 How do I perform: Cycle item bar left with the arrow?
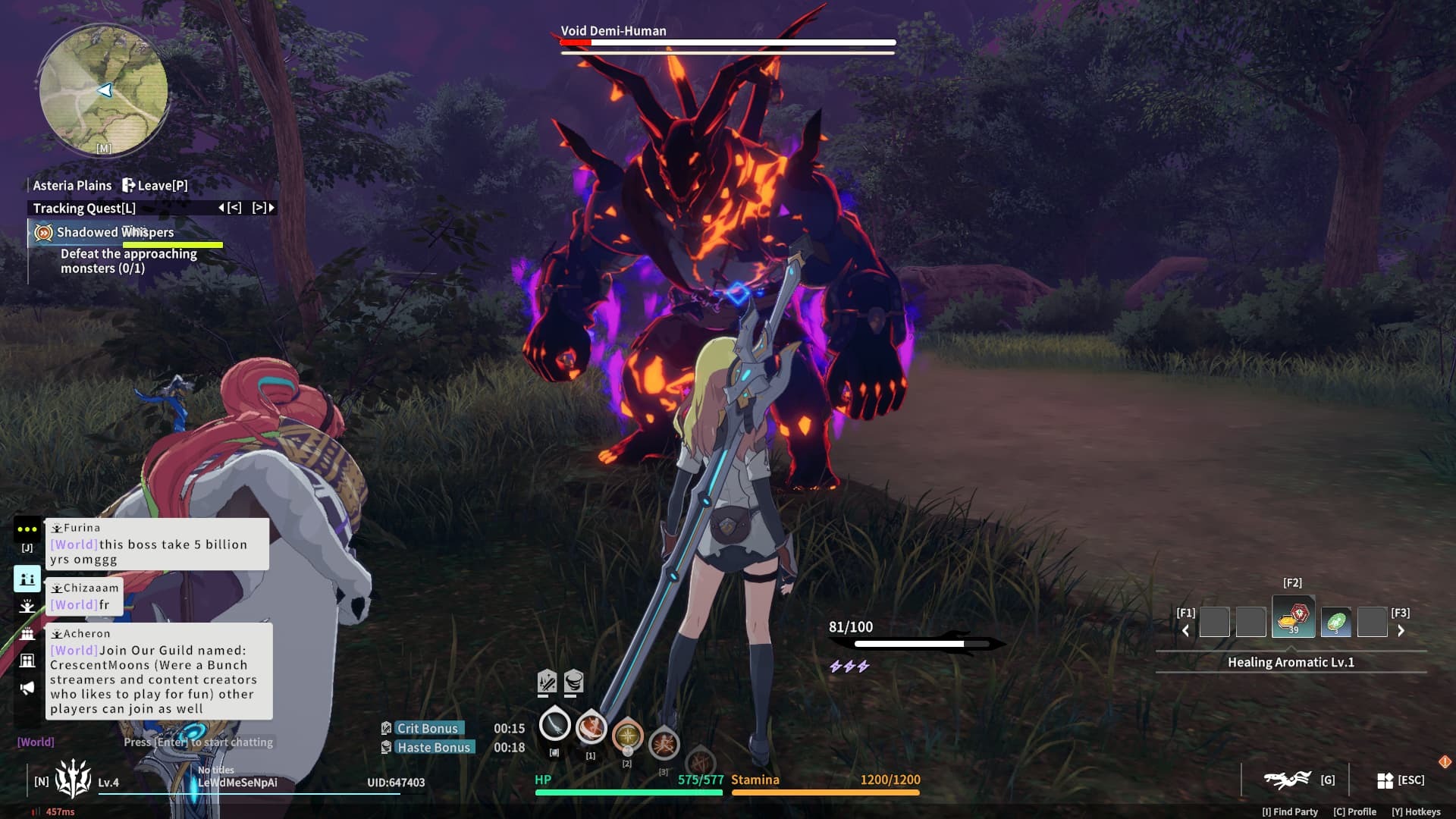coord(1185,630)
